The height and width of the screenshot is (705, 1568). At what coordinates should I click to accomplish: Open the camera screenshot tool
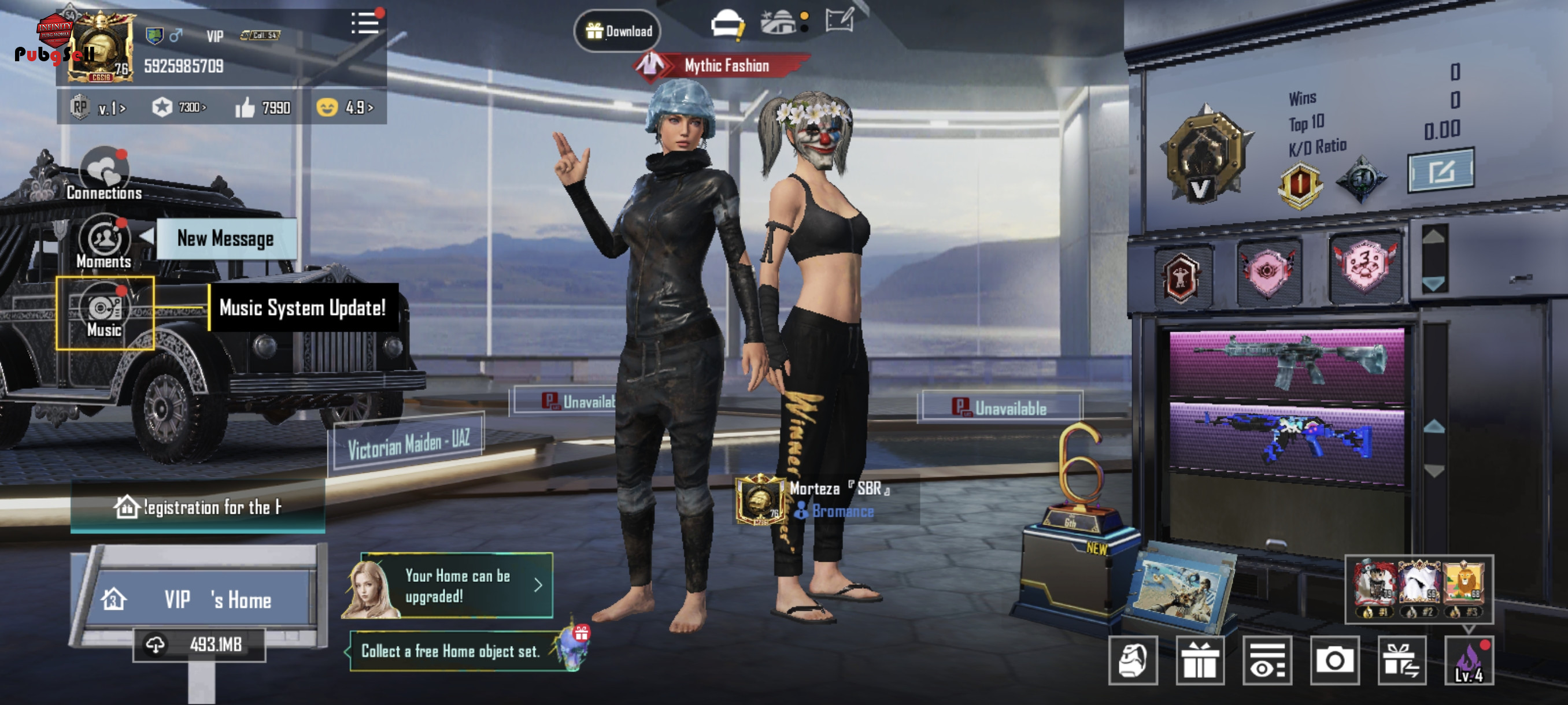(1334, 660)
